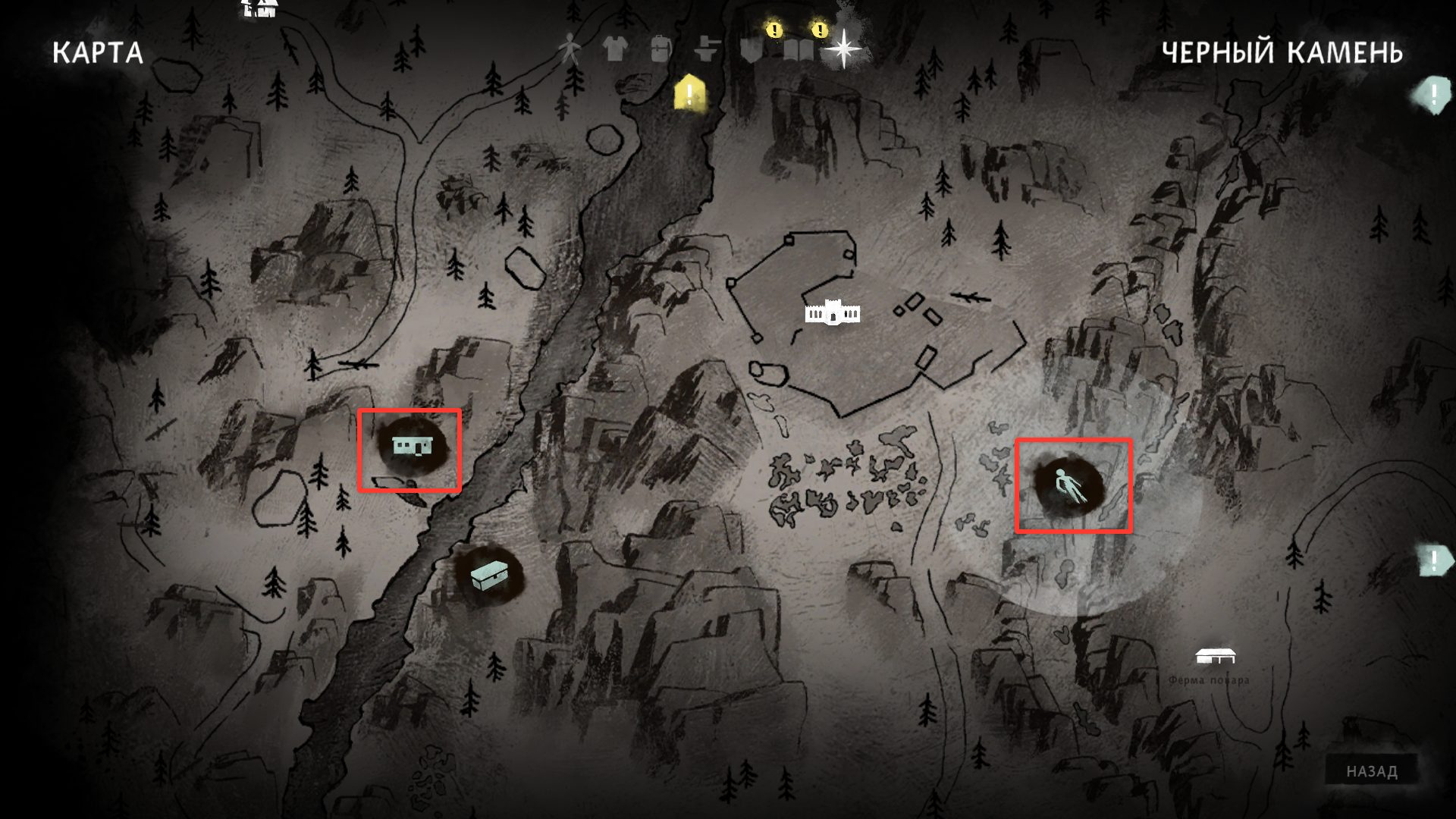
Task: Select the white prison building marker
Action: coord(832,312)
